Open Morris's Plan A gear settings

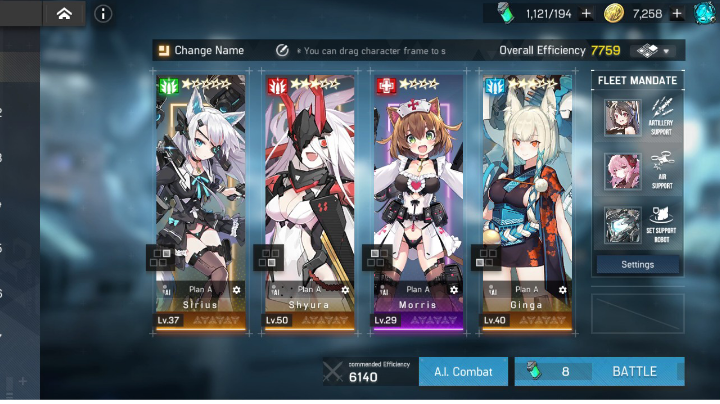(454, 290)
